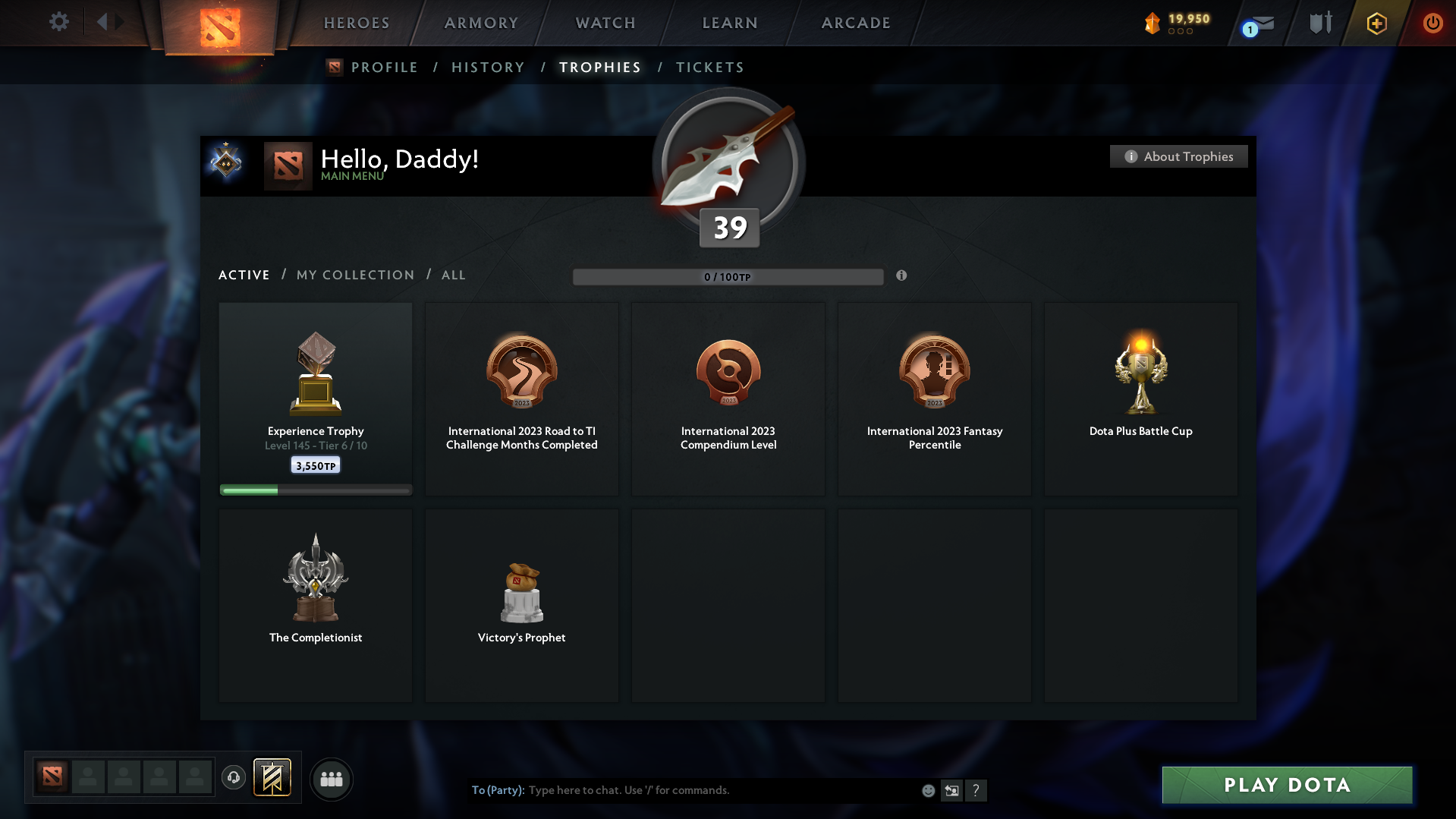Viewport: 1456px width, 819px height.
Task: Select the Experience Trophy card
Action: coord(315,398)
